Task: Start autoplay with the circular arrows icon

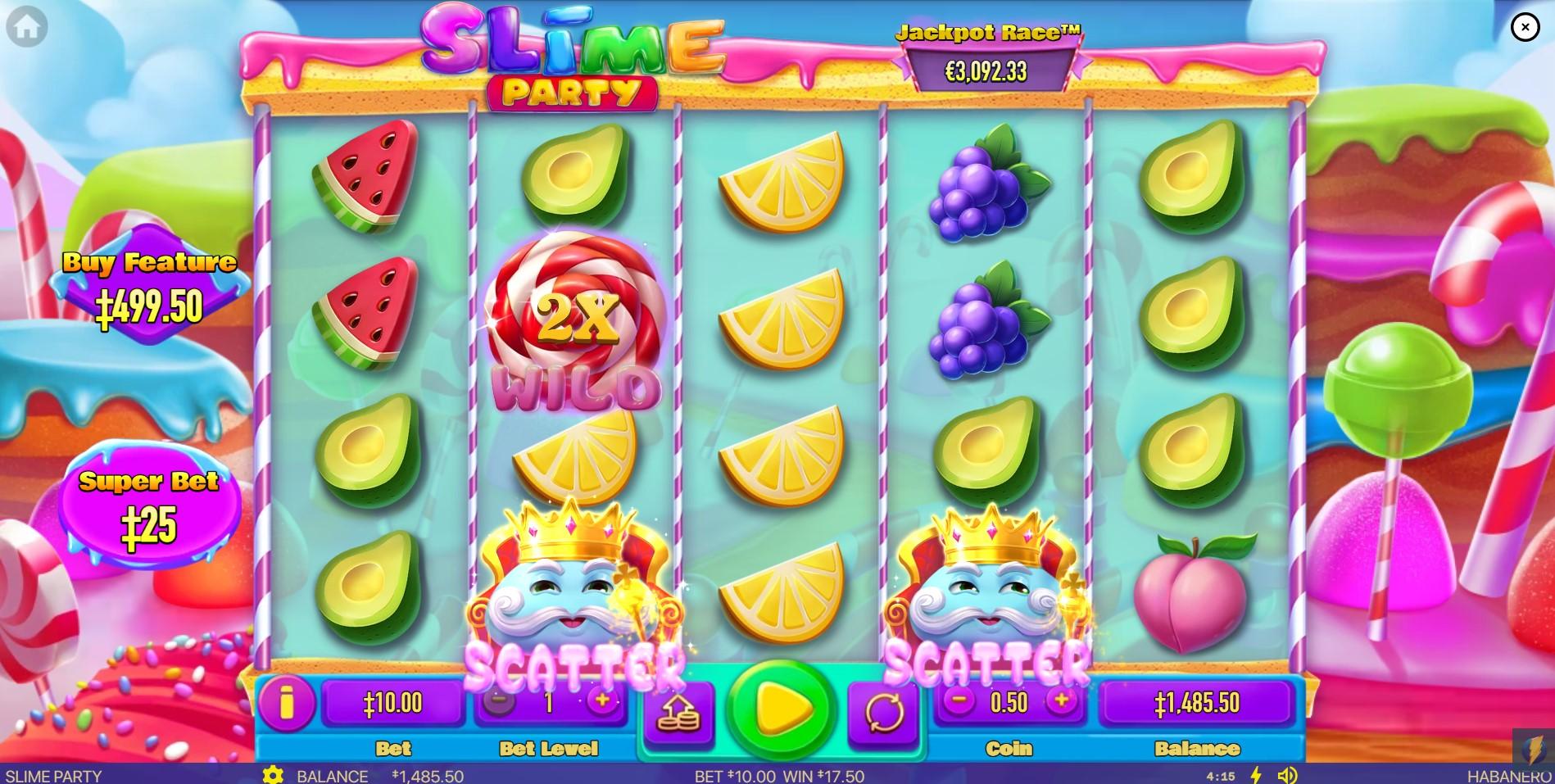Action: pyautogui.click(x=884, y=711)
